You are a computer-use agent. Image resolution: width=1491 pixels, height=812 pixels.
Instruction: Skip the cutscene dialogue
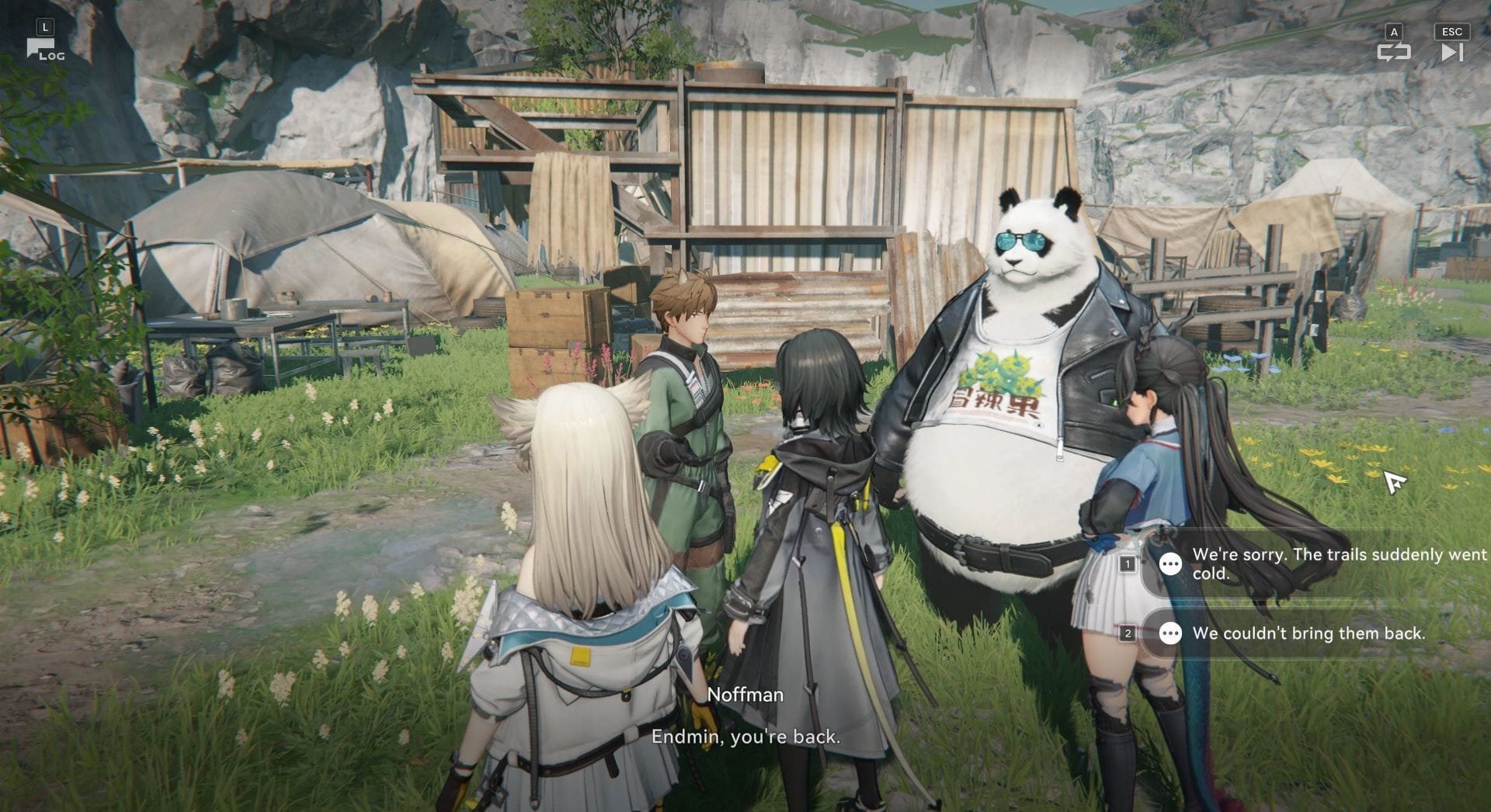tap(1451, 51)
